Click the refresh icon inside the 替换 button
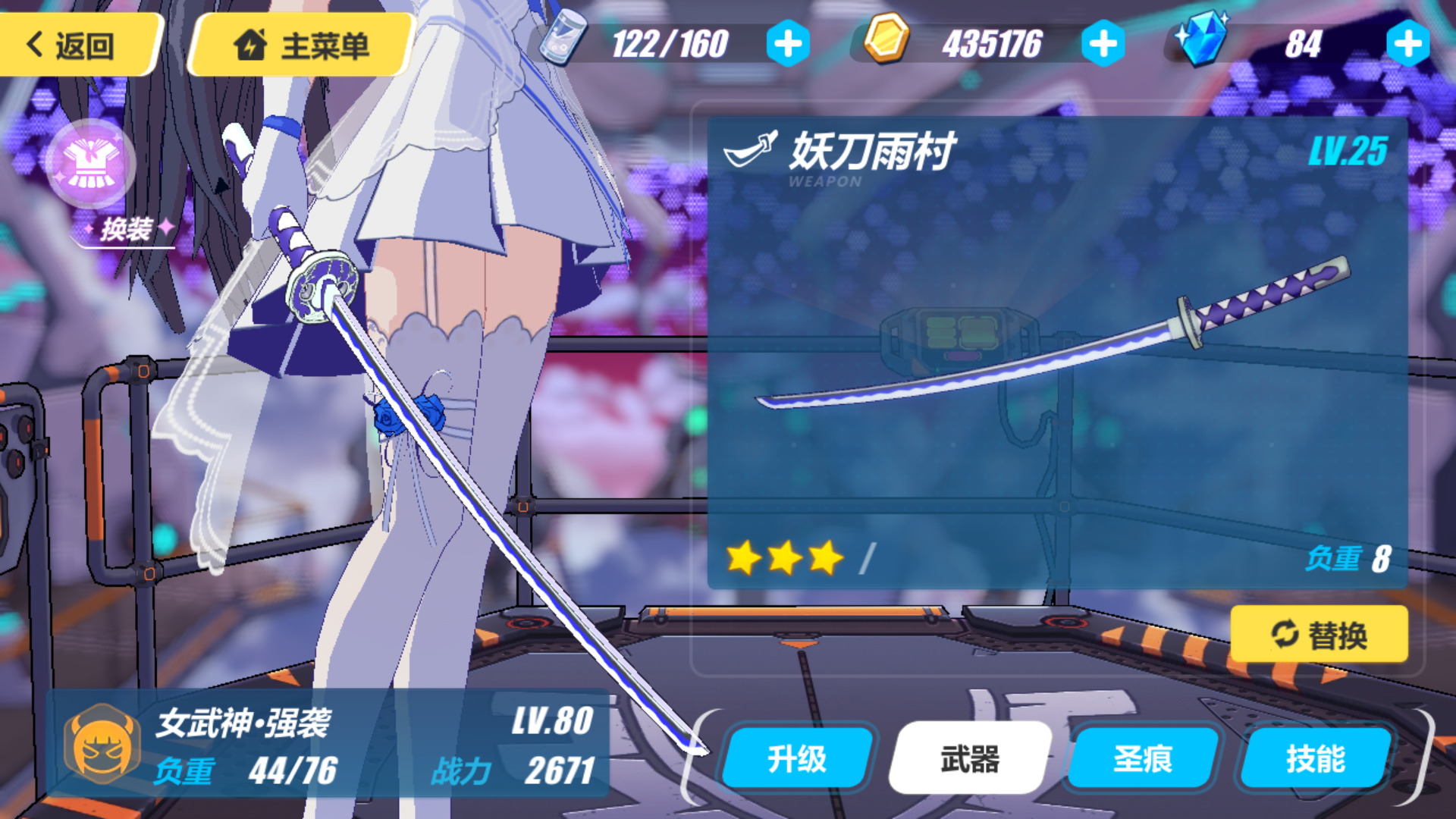1456x819 pixels. coord(1284,635)
